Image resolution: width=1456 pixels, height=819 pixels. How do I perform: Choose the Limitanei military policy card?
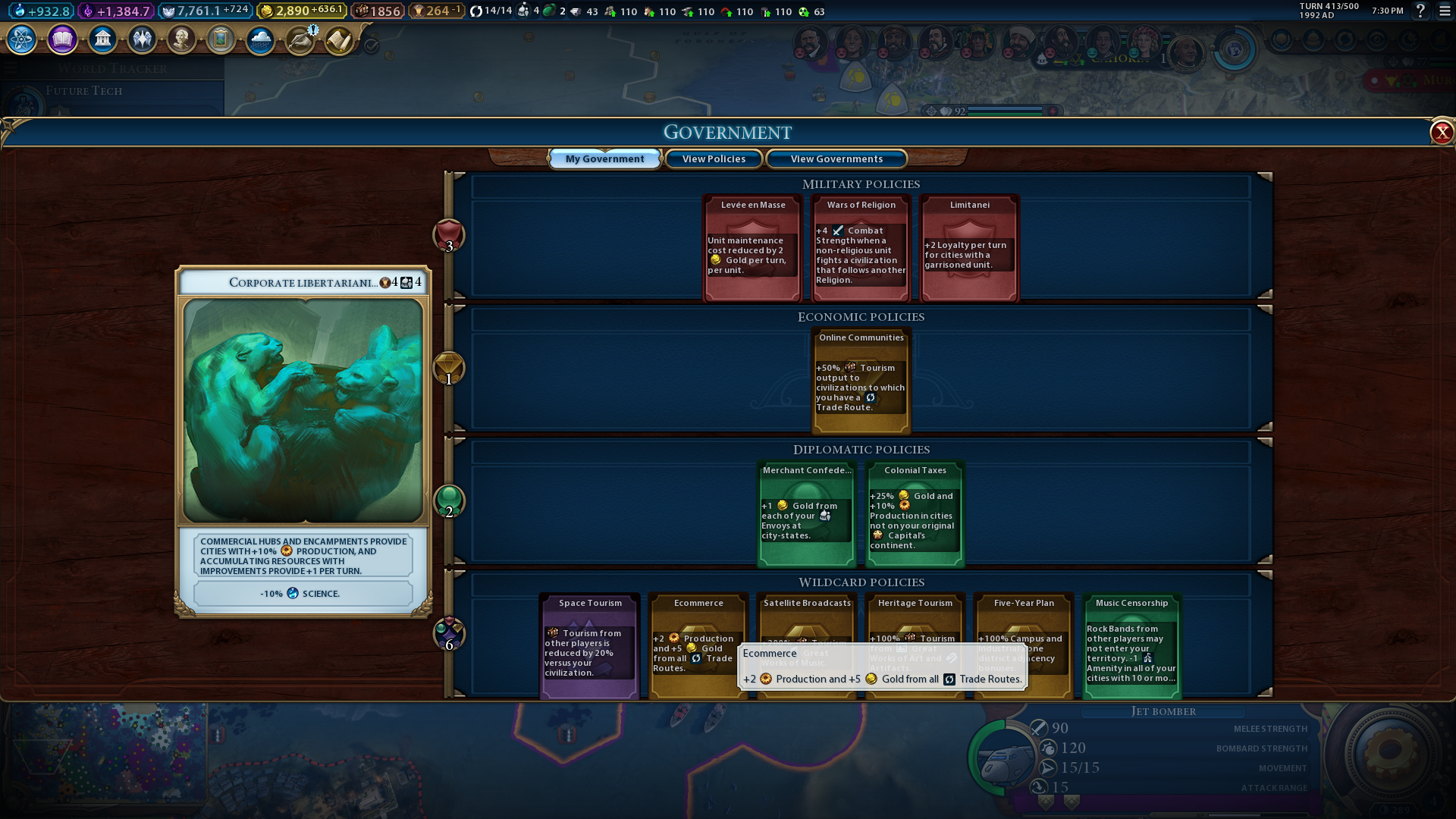point(969,249)
